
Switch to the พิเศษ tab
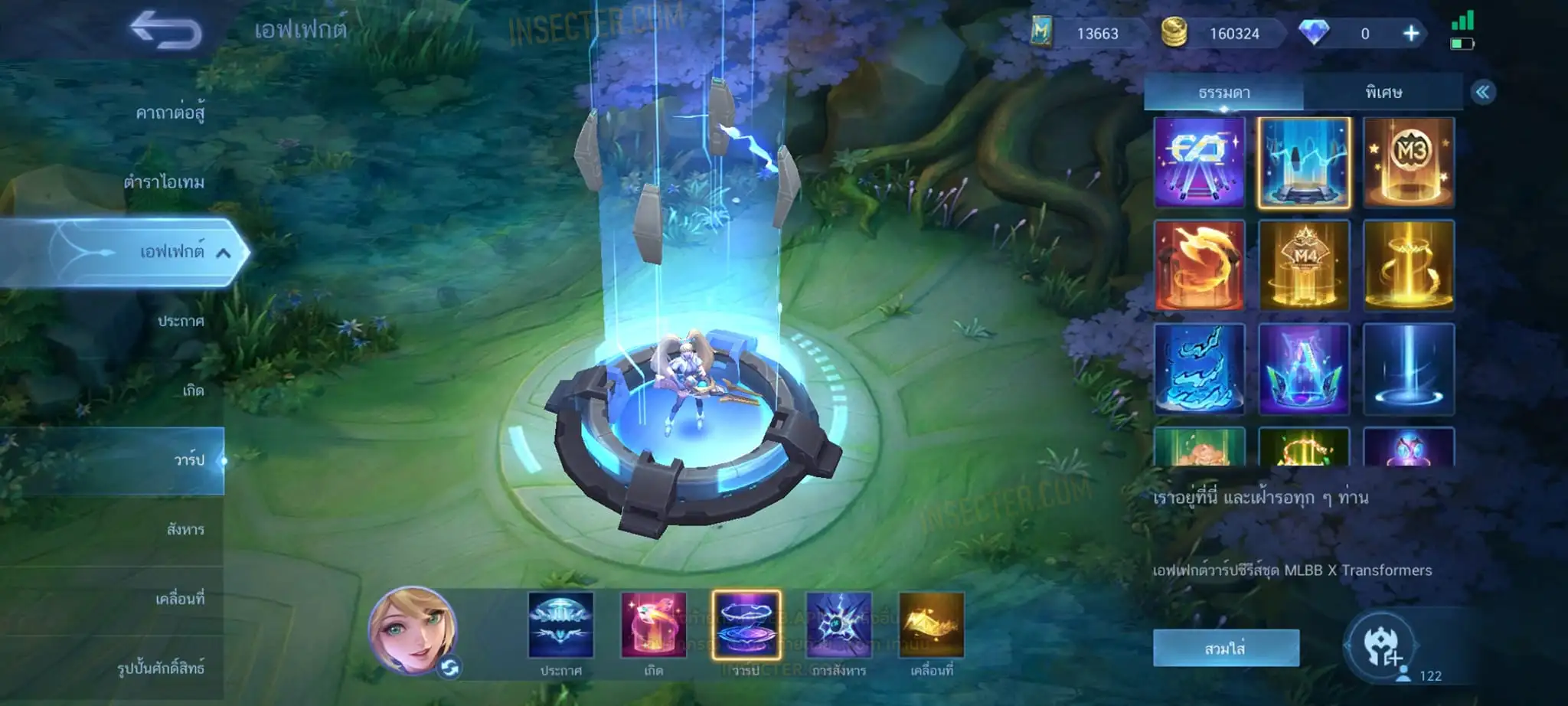pos(1383,93)
